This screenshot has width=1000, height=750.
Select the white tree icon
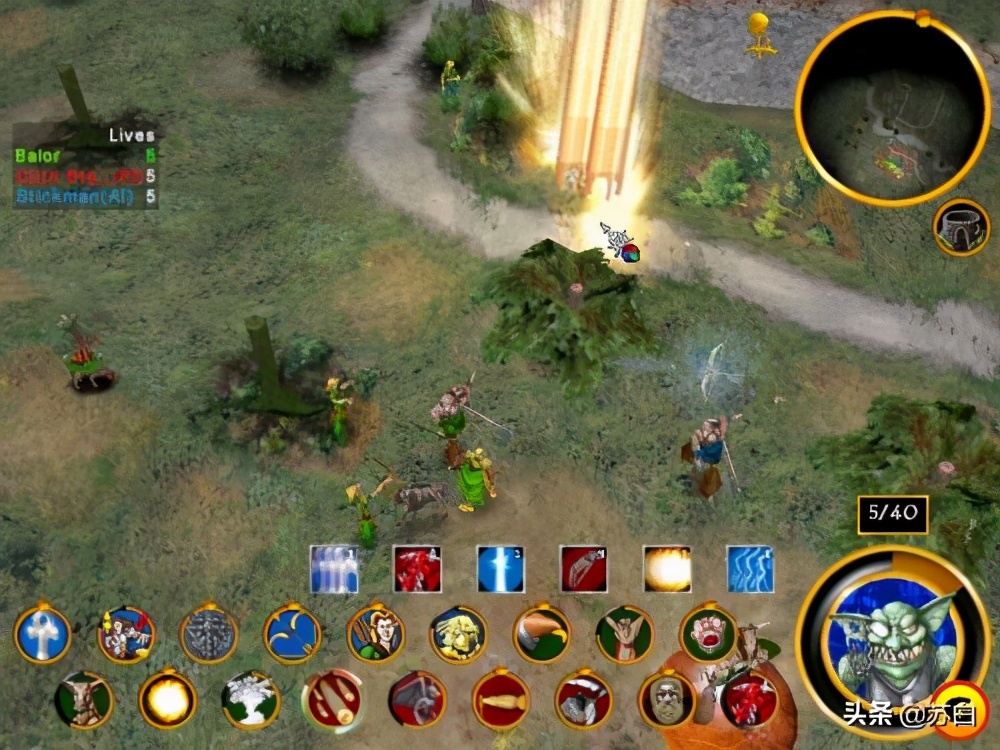click(x=250, y=698)
